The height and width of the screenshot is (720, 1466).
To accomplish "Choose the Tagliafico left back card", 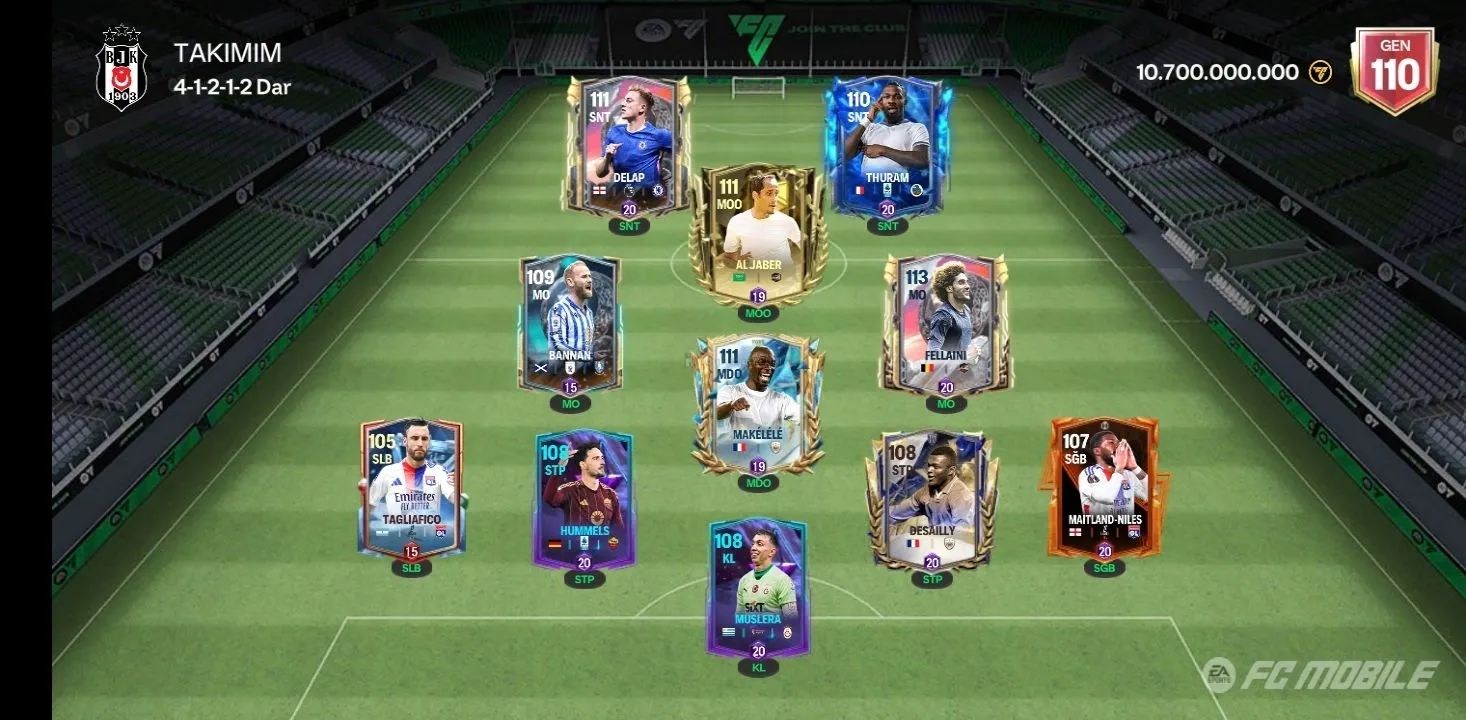I will (x=411, y=488).
